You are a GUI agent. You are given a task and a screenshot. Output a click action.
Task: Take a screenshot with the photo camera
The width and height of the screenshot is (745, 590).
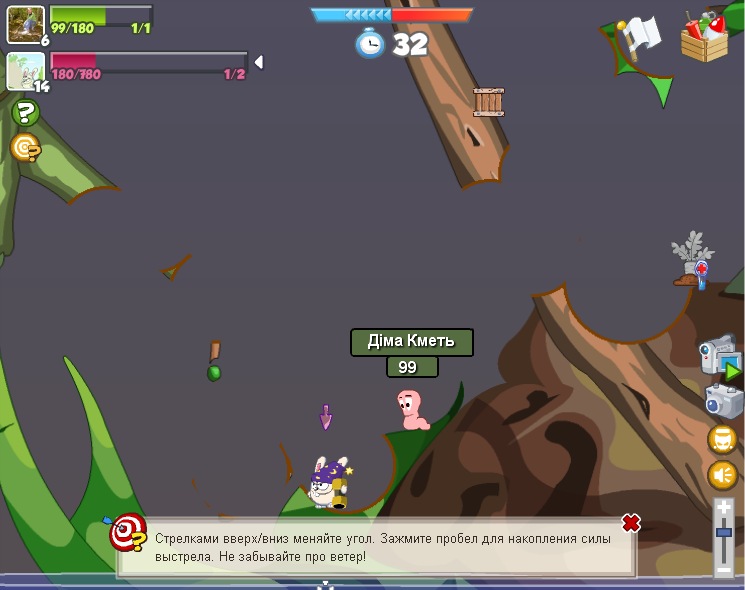(722, 401)
